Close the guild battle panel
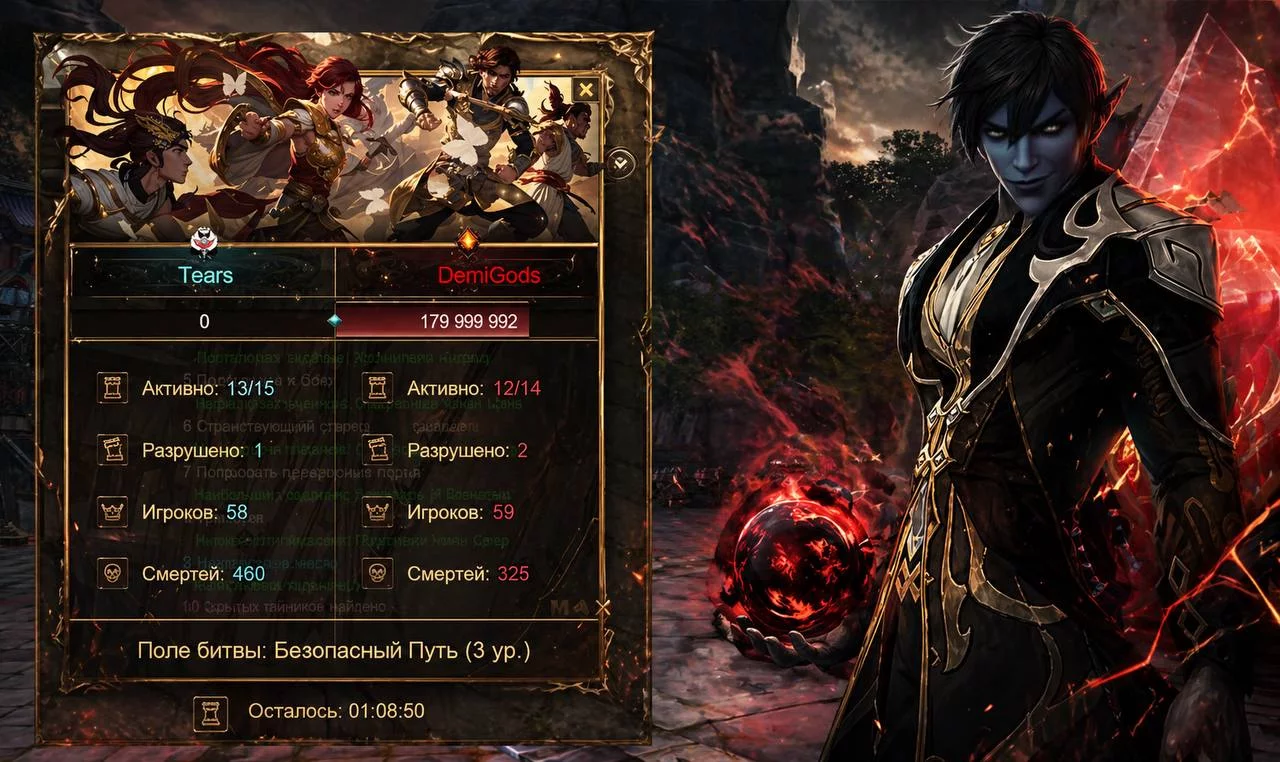 586,90
